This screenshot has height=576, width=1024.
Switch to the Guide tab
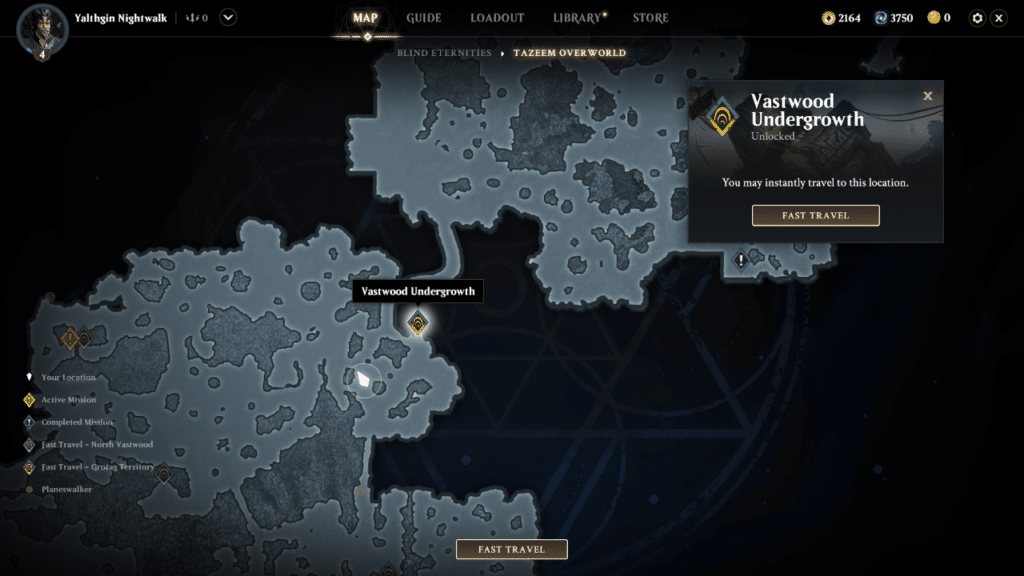click(x=424, y=18)
